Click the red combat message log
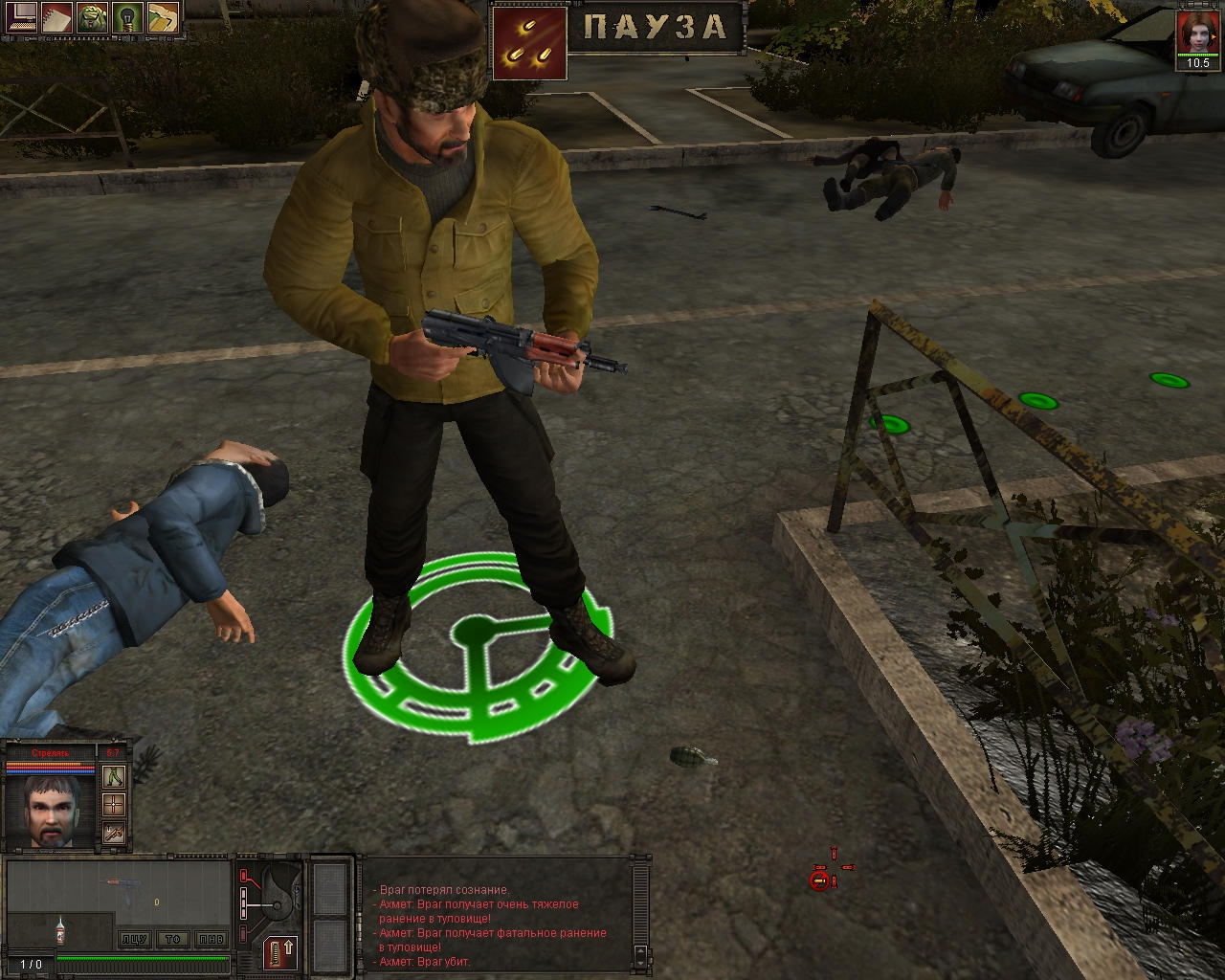The height and width of the screenshot is (980, 1225). (493, 924)
